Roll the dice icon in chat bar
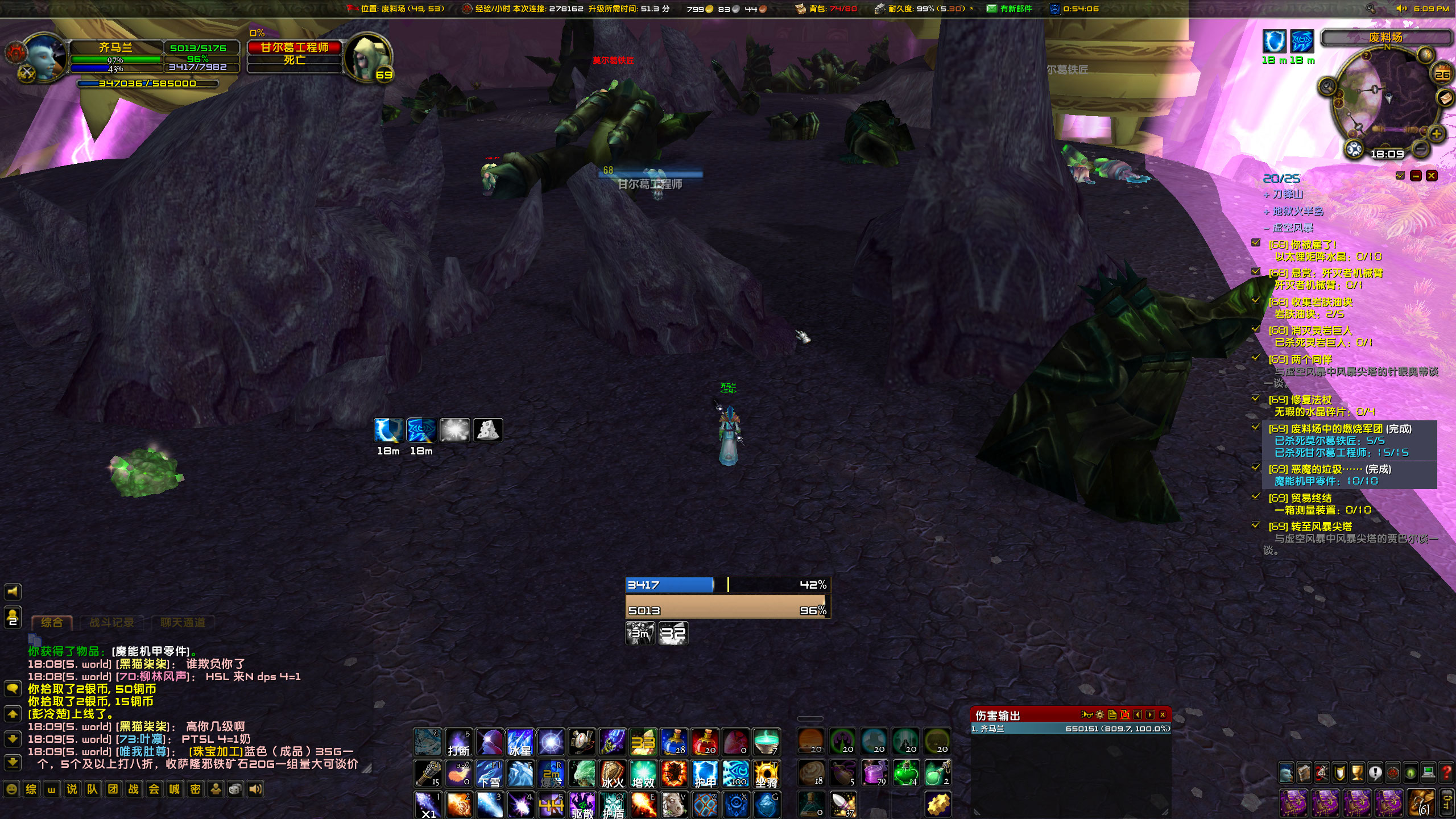 (234, 790)
